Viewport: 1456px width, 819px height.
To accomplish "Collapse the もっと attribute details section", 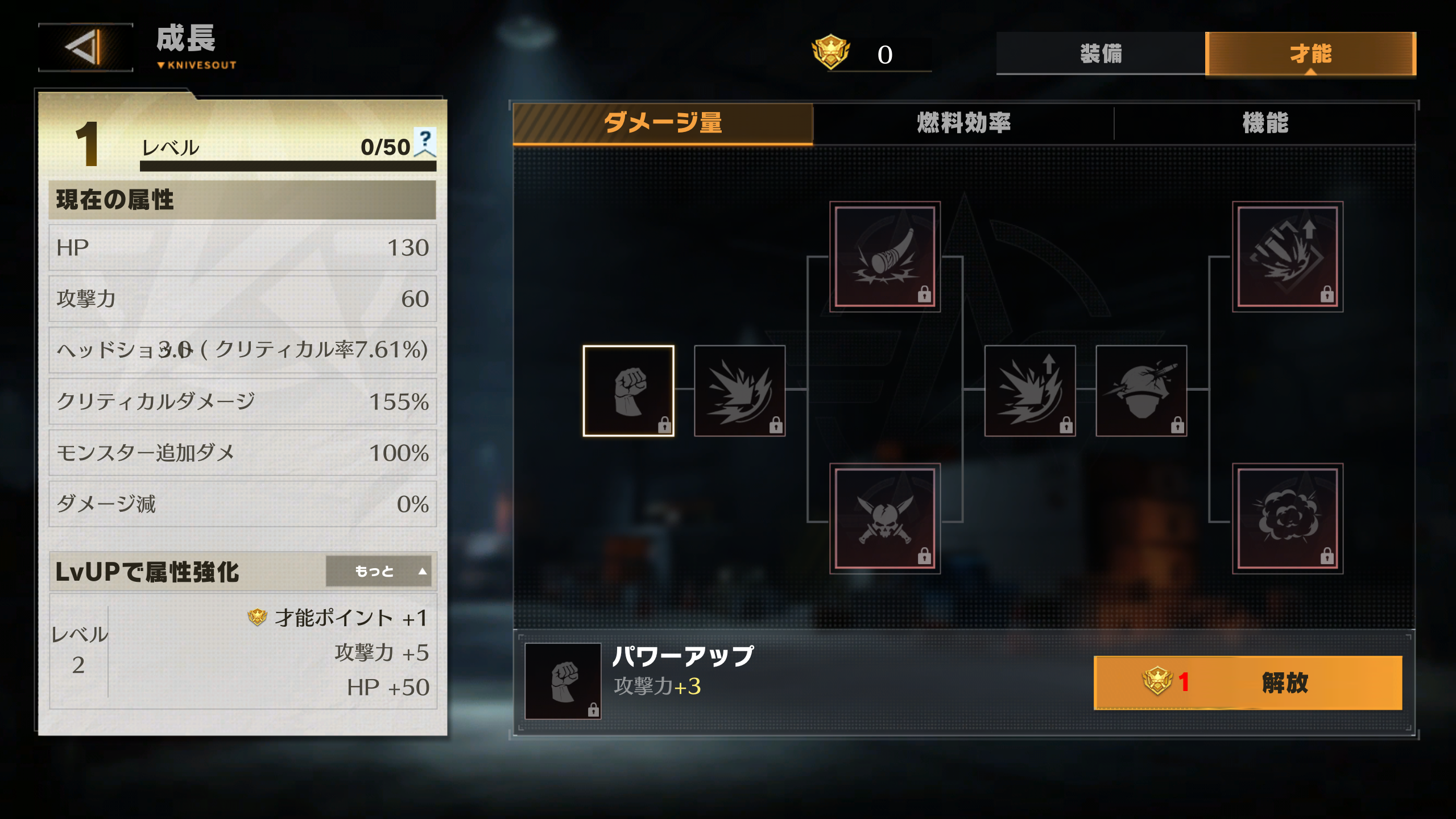I will click(x=380, y=572).
